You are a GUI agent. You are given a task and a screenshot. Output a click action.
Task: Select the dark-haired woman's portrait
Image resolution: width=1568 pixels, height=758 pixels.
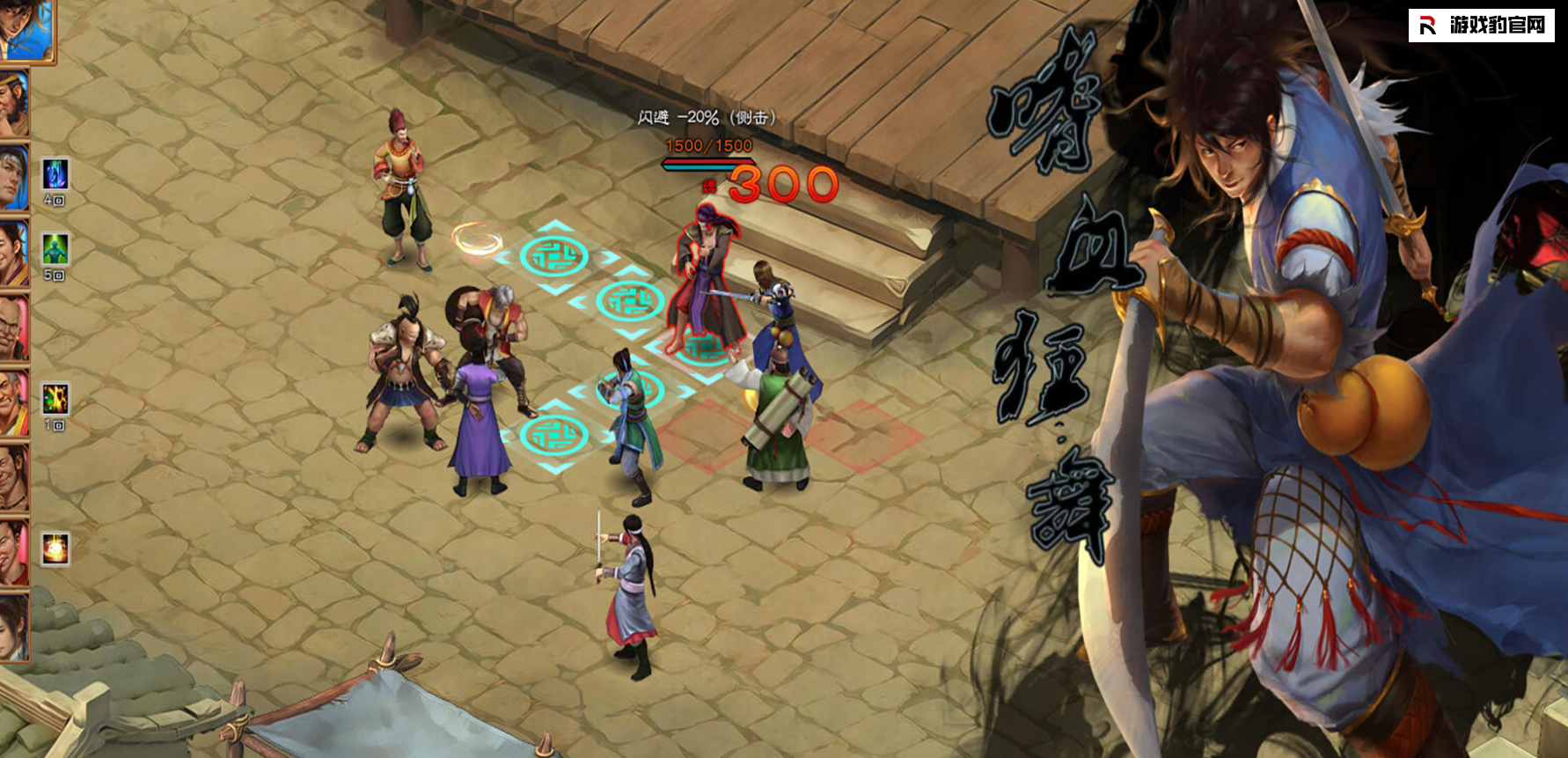(x=13, y=627)
